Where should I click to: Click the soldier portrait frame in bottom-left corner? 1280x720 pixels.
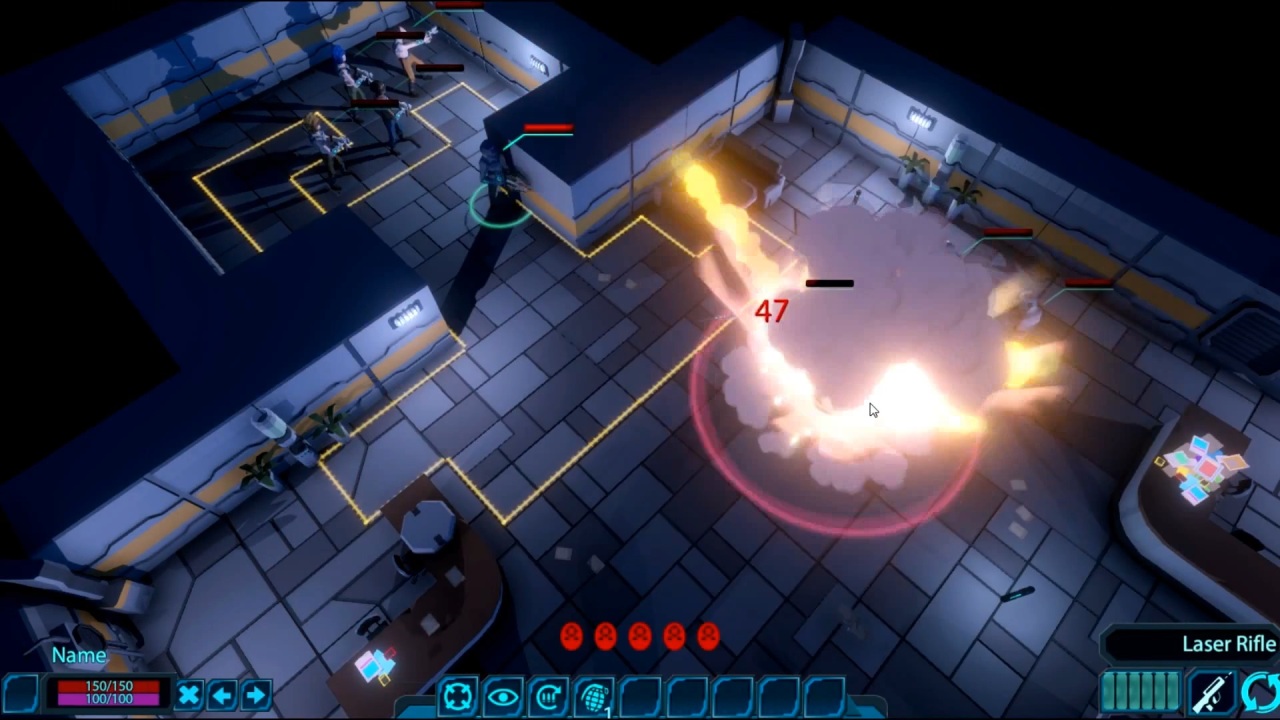tap(22, 695)
